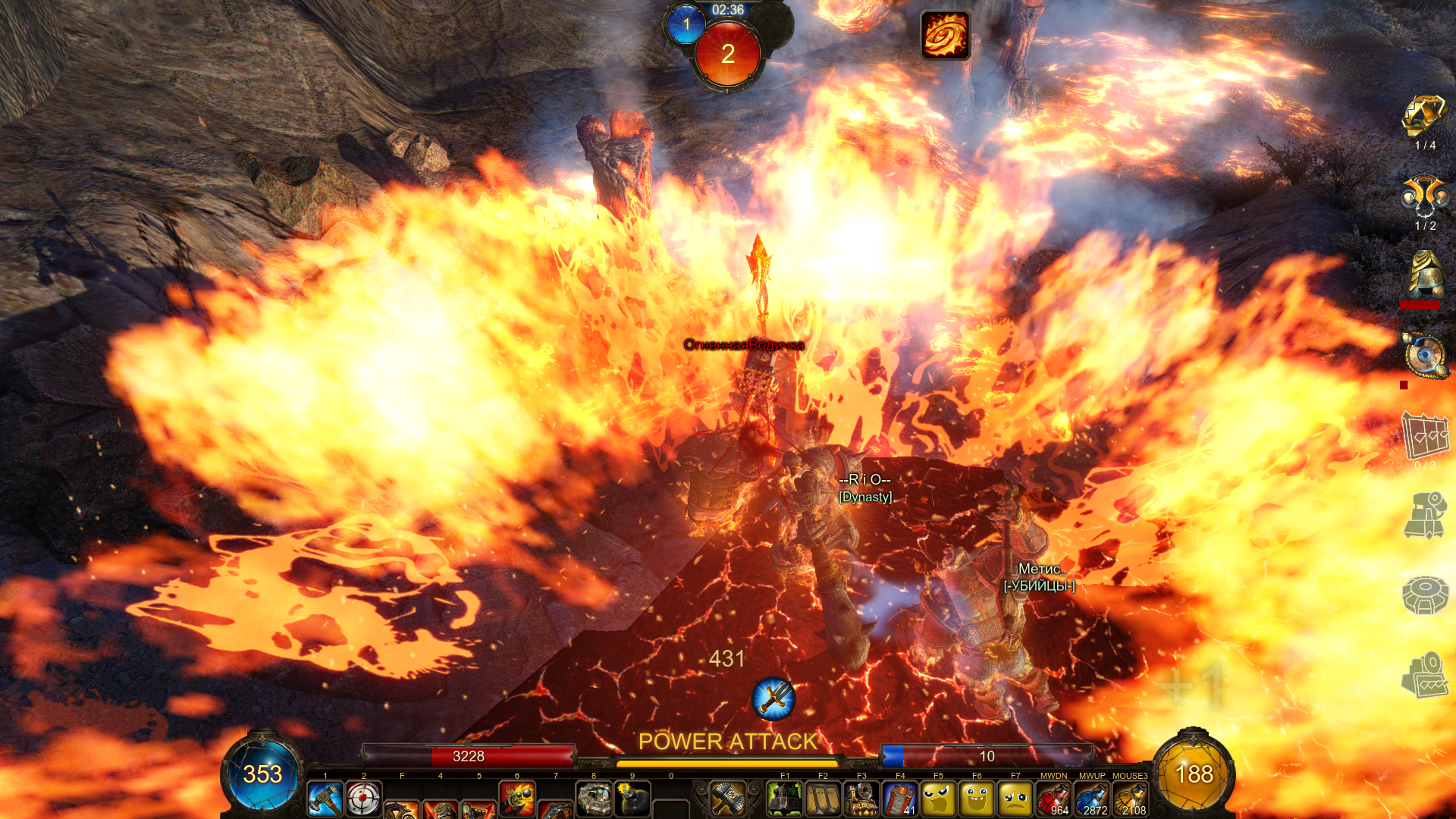
Task: Send the angry yellow face emote
Action: click(x=939, y=799)
